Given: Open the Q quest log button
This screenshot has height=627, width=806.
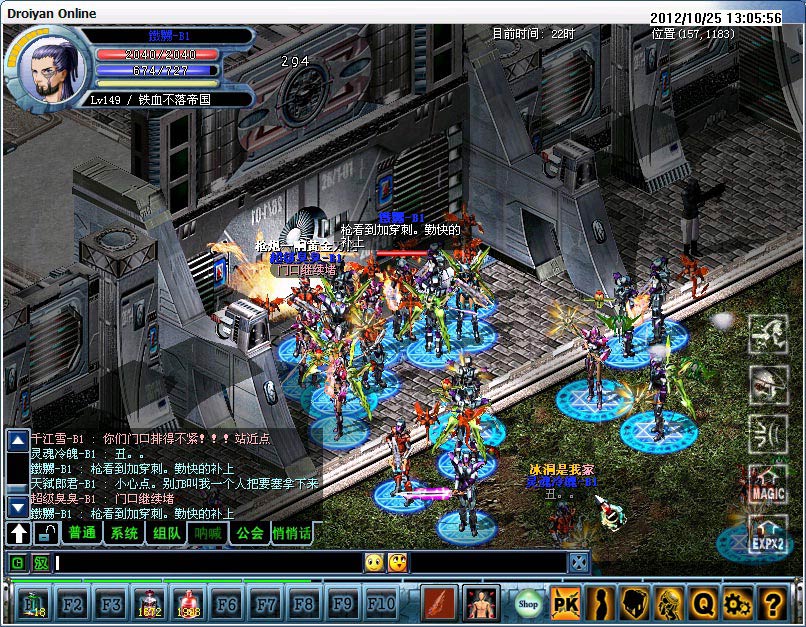Looking at the screenshot, I should pos(702,603).
